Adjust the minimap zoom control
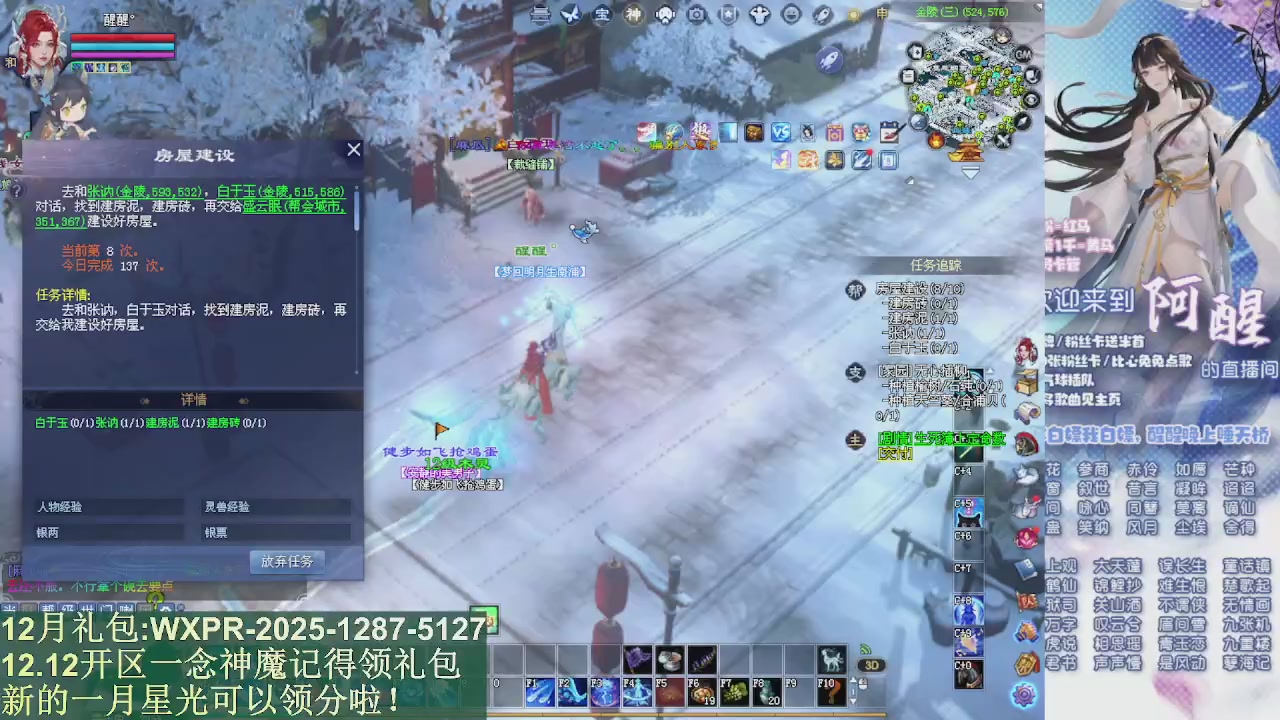 coord(918,121)
